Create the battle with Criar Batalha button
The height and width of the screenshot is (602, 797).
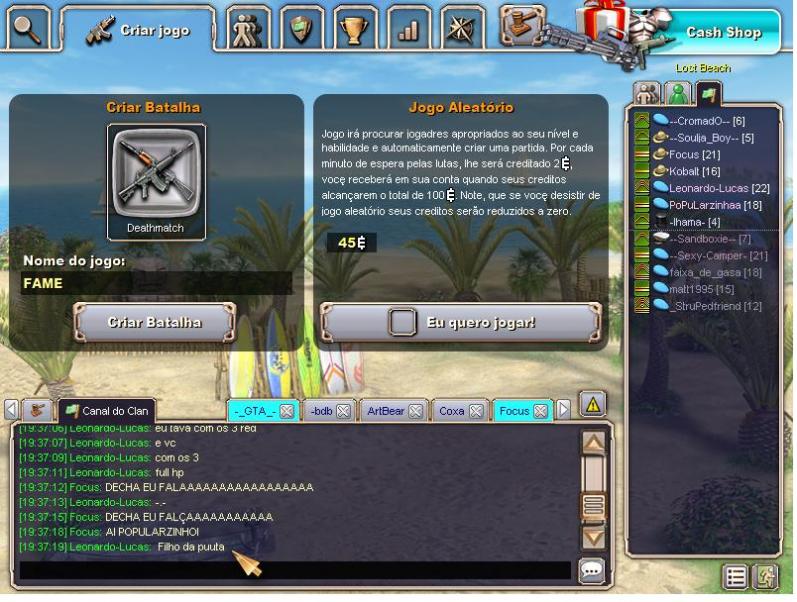tap(155, 322)
